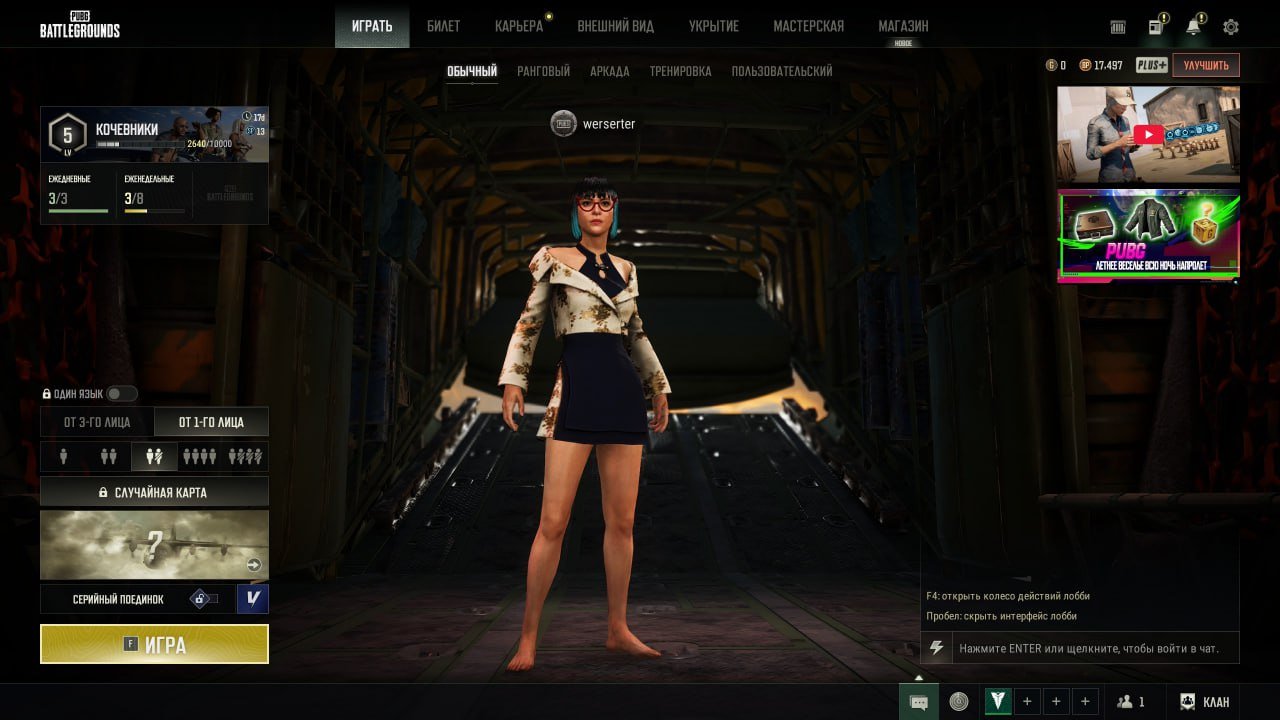The width and height of the screenshot is (1280, 720).
Task: Start matchmaking with the yellow ИГРА button
Action: (x=154, y=645)
